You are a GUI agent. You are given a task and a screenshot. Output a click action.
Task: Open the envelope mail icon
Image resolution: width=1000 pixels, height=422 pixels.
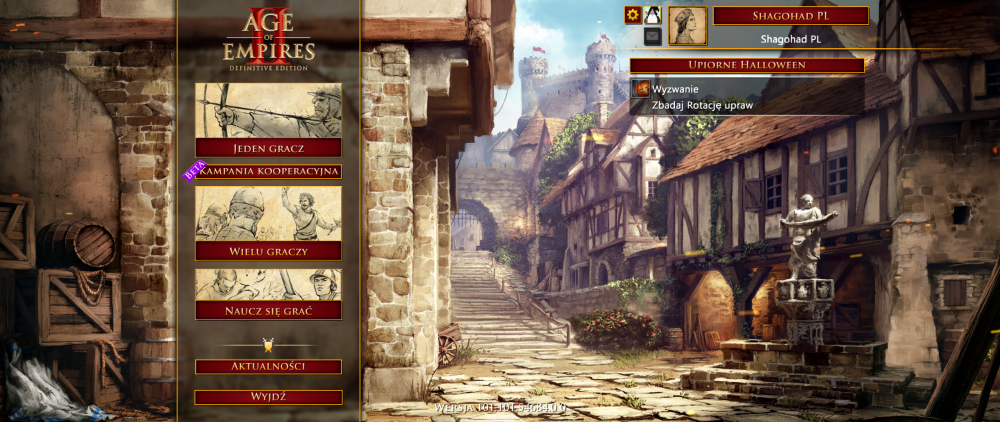coord(652,36)
